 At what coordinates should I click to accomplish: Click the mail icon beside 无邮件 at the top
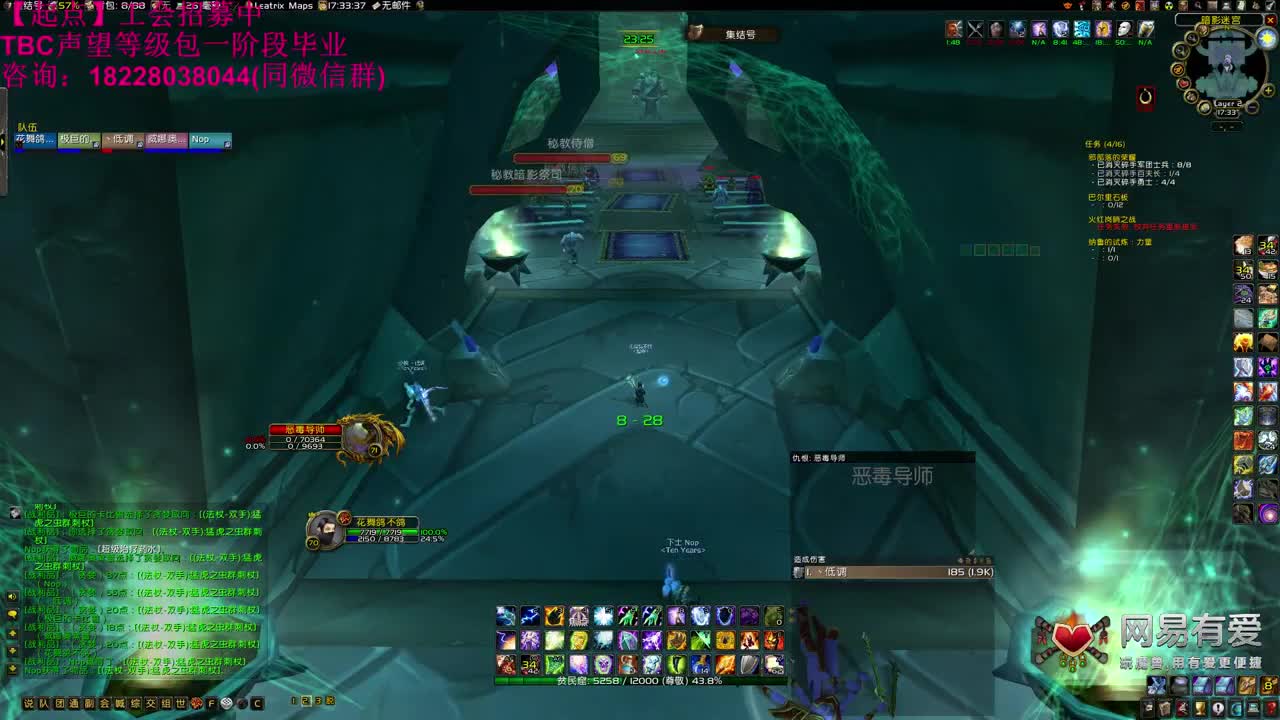(375, 7)
